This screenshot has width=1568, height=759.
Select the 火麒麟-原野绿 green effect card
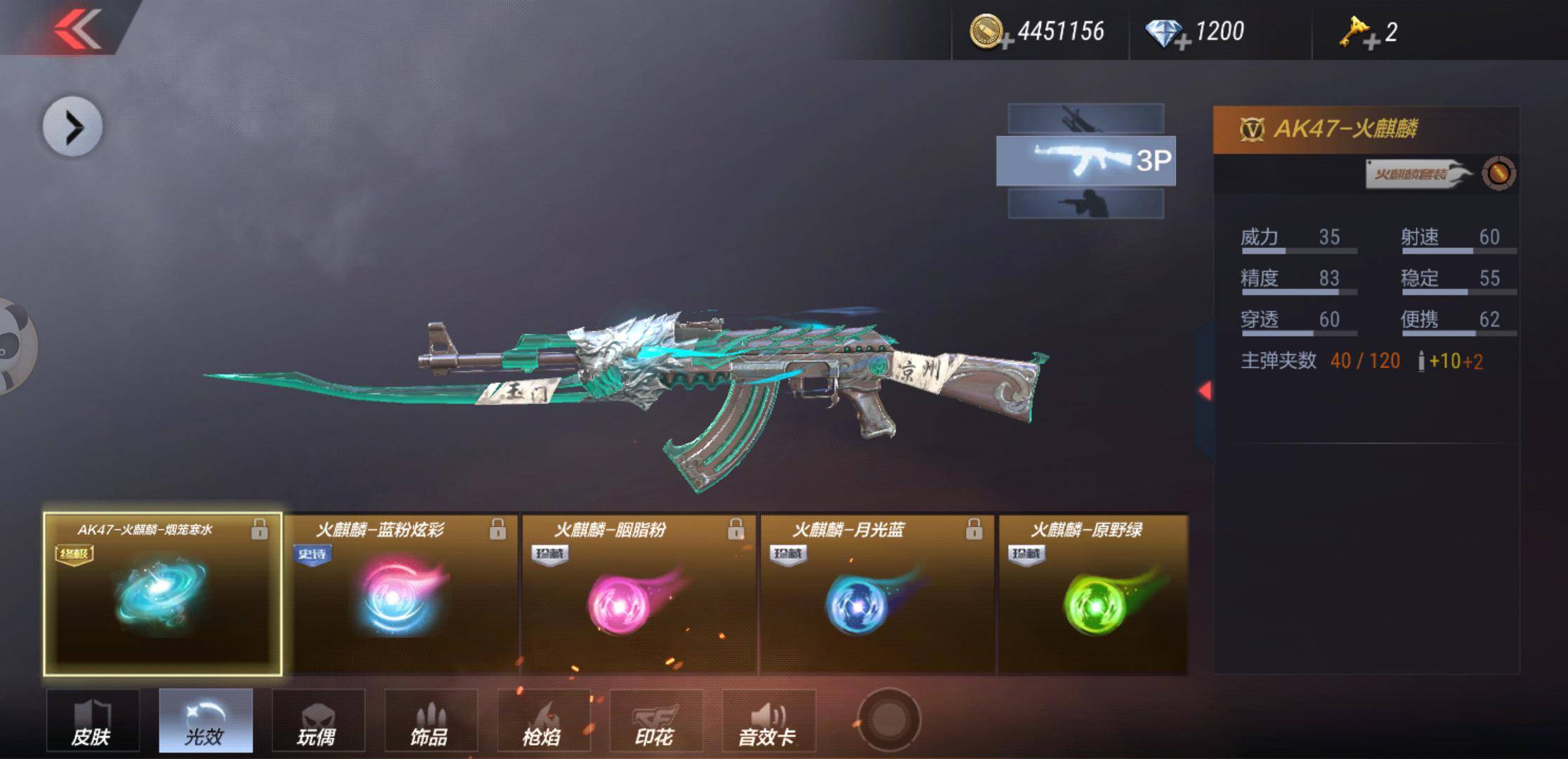1093,595
